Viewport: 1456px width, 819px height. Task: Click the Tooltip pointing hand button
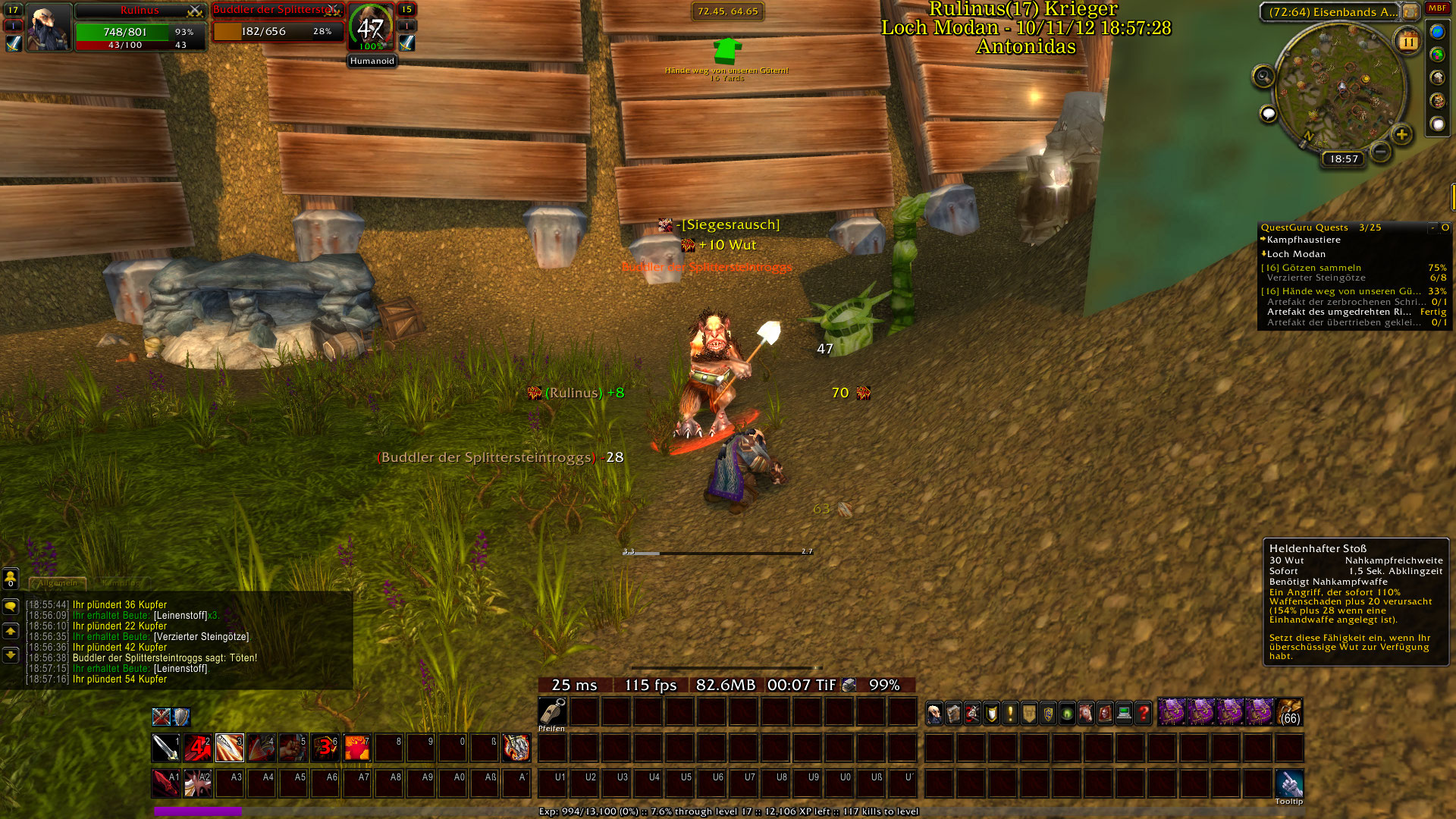coord(1289,783)
